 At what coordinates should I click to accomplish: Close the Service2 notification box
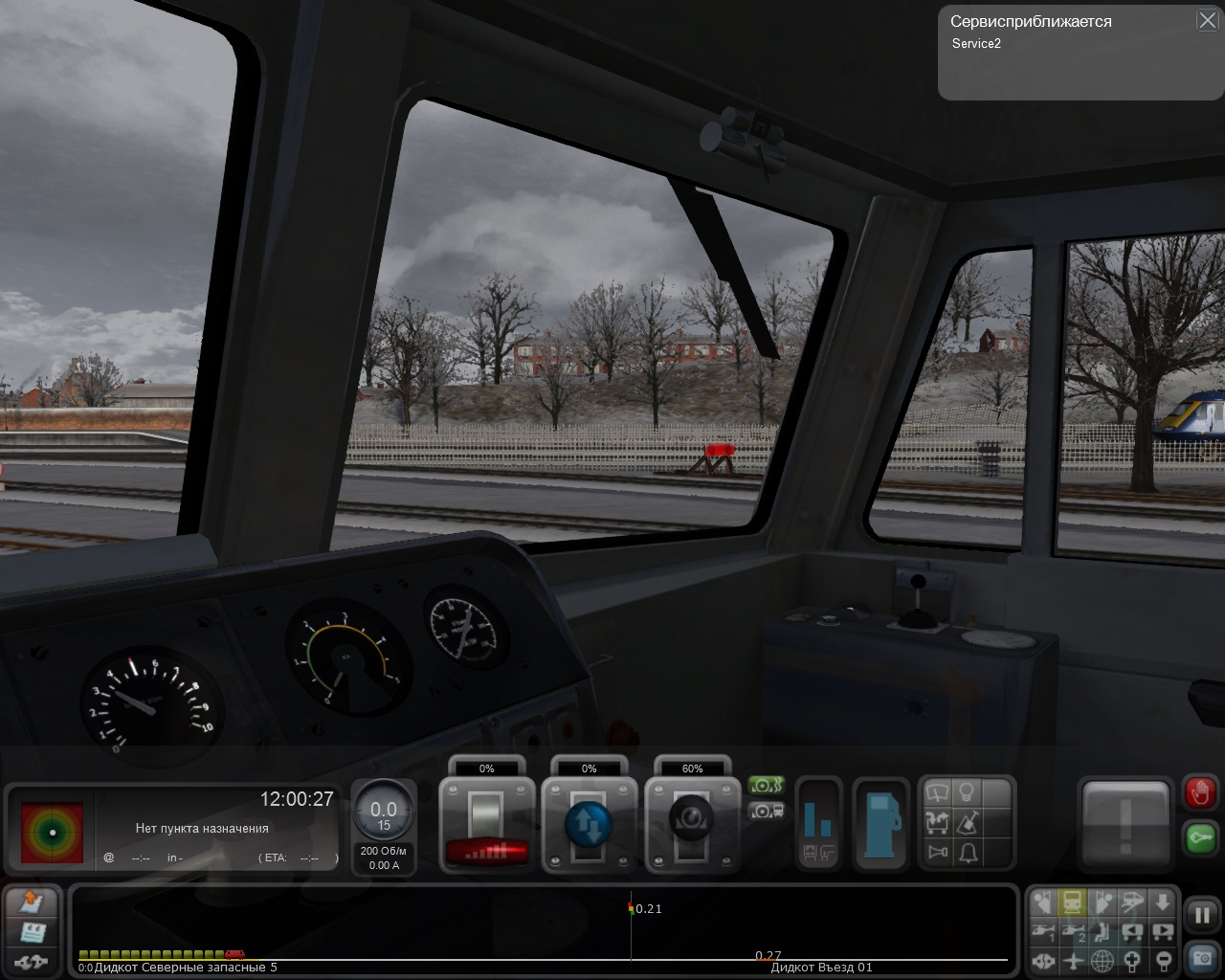(1207, 21)
